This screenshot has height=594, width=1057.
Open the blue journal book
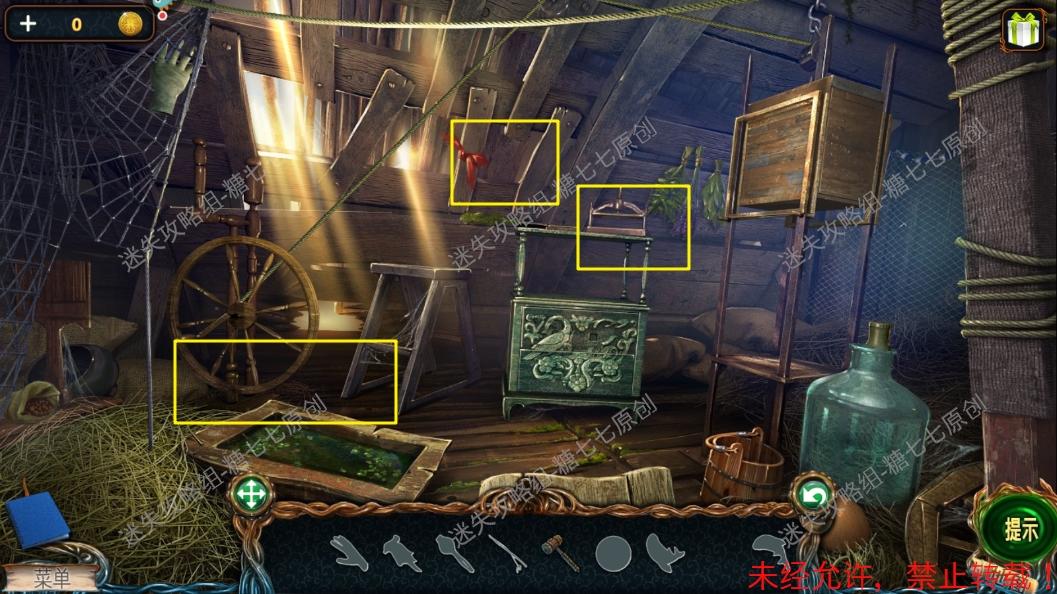pyautogui.click(x=37, y=520)
